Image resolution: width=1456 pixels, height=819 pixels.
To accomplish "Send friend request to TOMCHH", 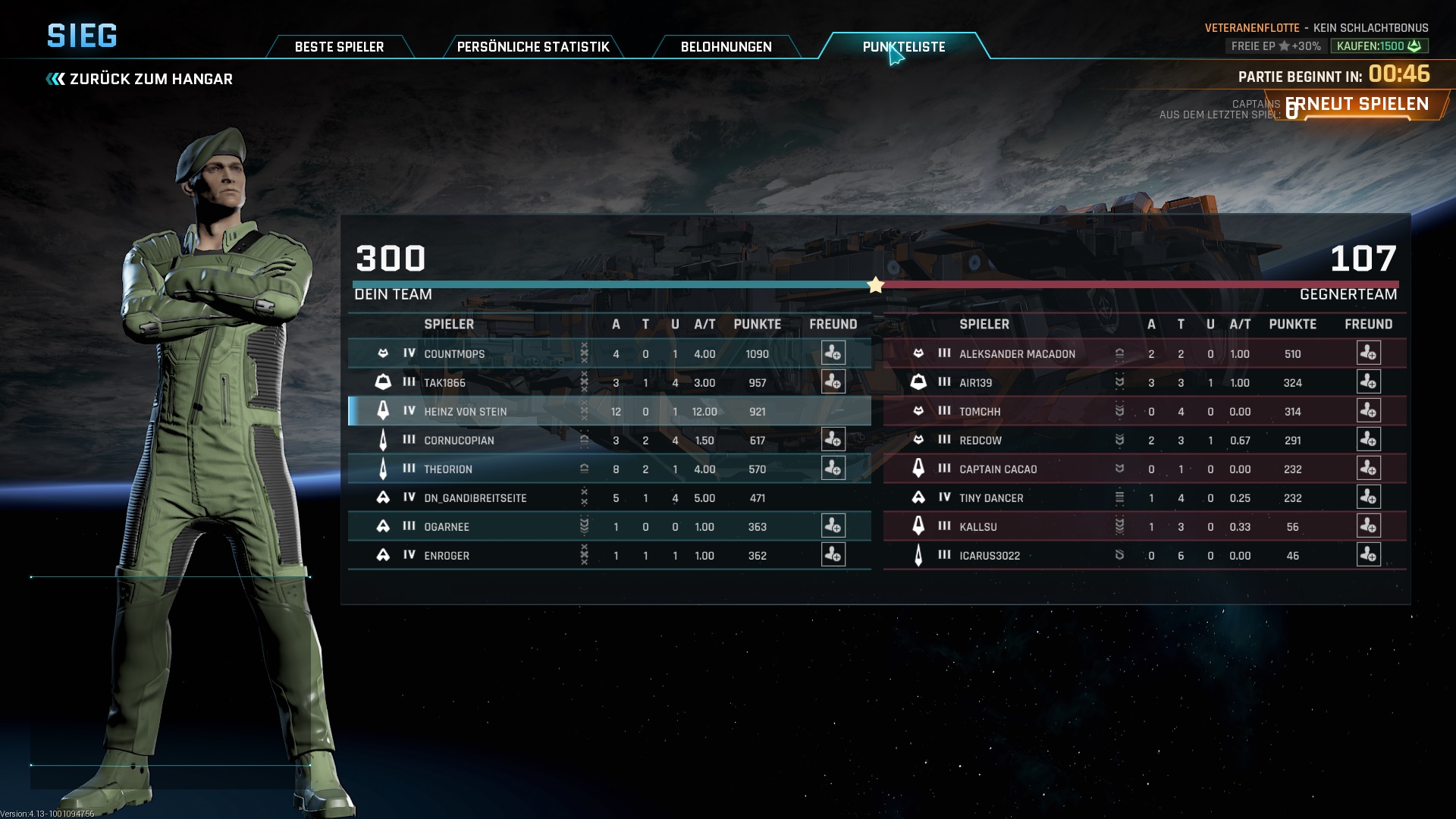I will 1368,411.
